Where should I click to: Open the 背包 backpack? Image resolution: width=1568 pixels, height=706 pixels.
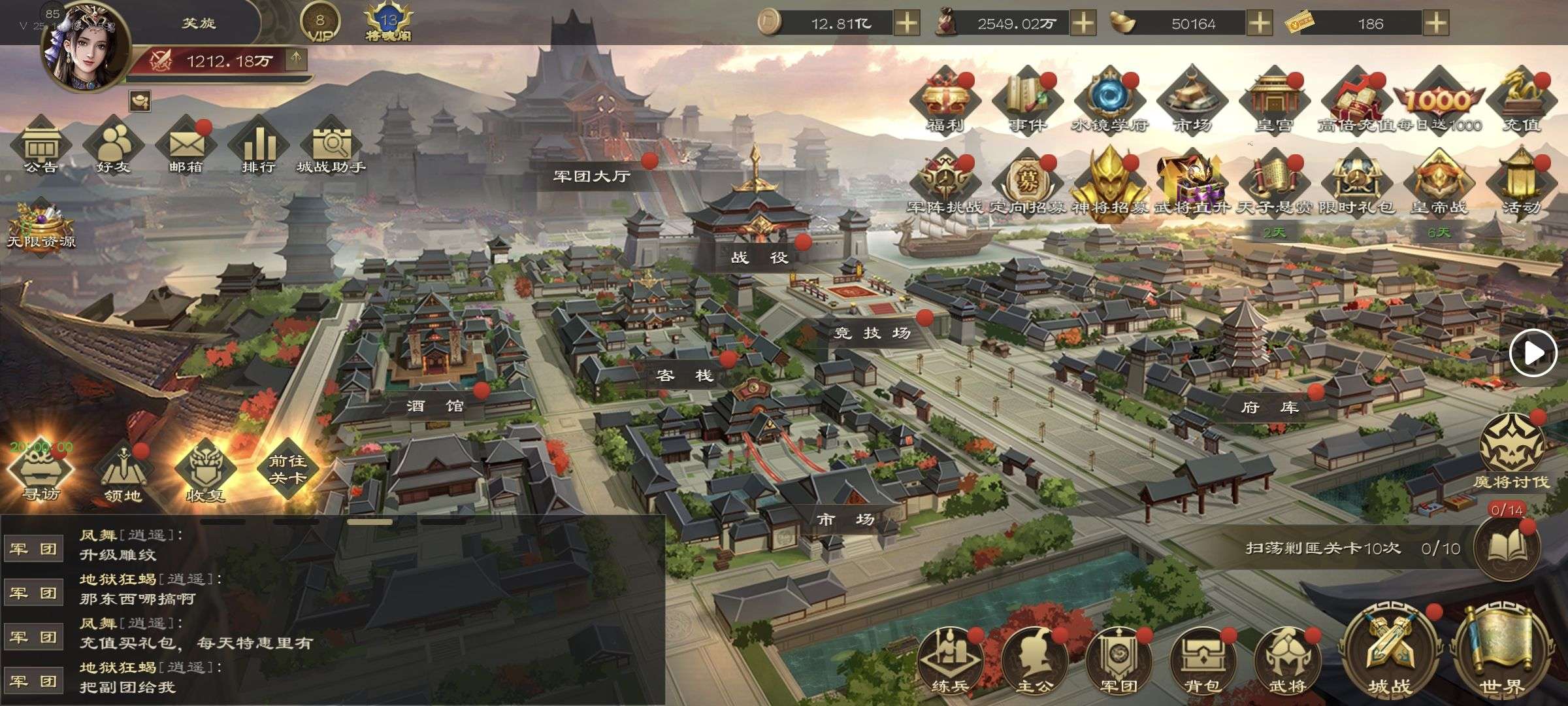tap(1203, 662)
